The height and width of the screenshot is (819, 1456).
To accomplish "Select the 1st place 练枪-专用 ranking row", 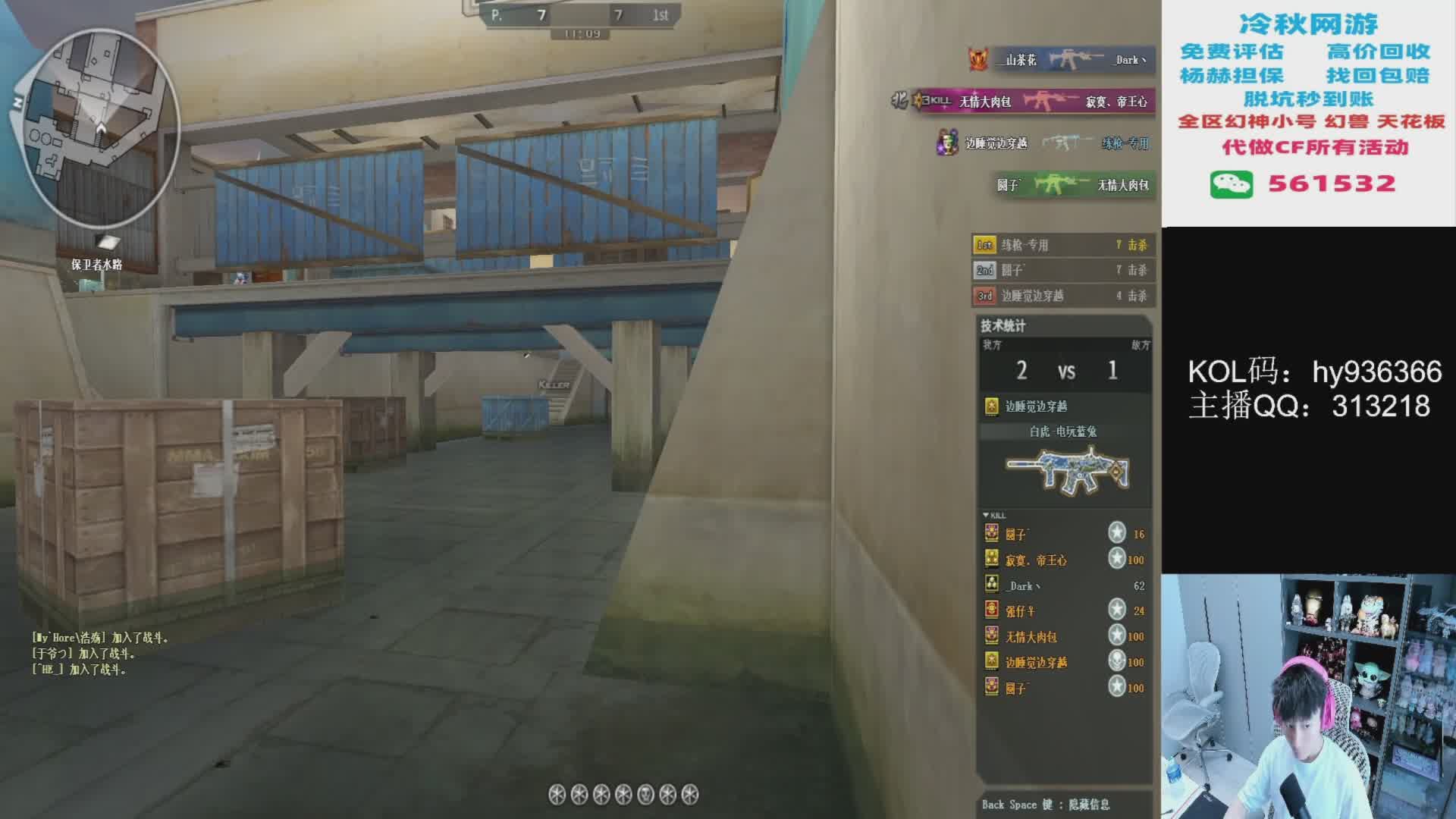I will tap(1062, 245).
